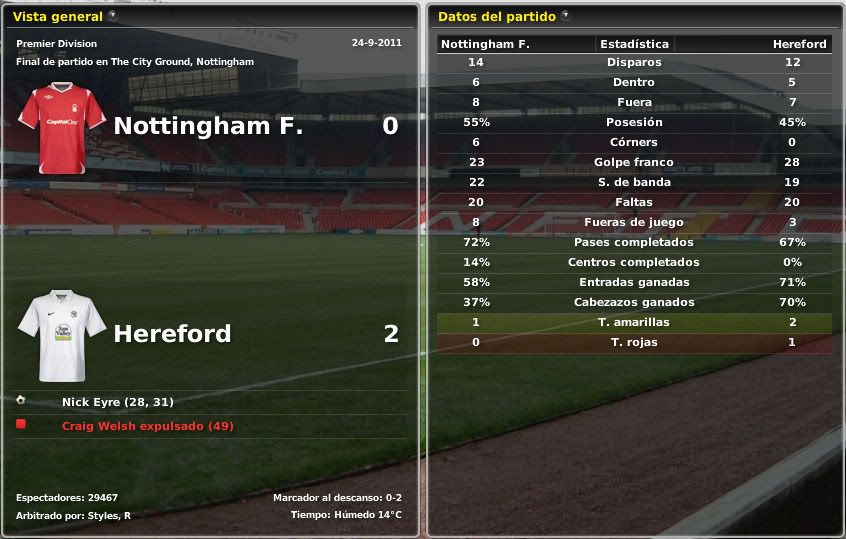846x539 pixels.
Task: Click the Hereford column header in stats table
Action: click(799, 44)
